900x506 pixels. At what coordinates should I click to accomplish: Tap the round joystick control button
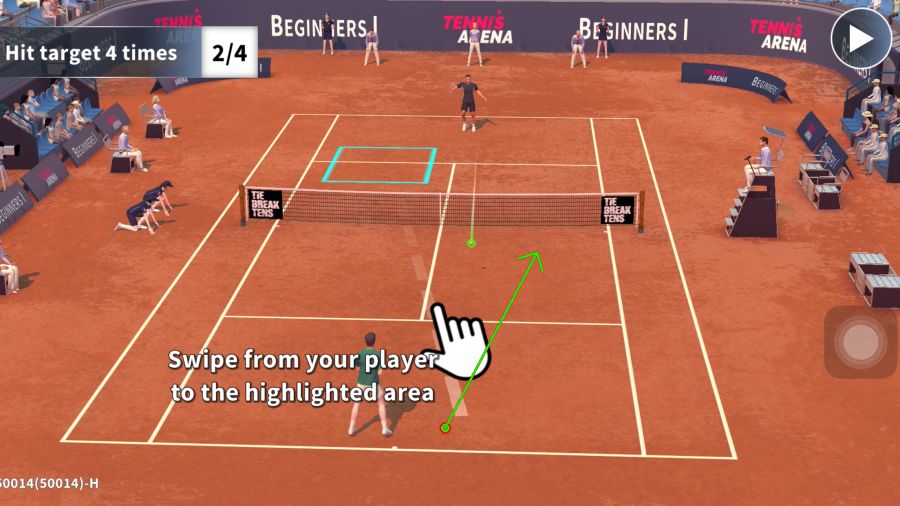(x=860, y=343)
